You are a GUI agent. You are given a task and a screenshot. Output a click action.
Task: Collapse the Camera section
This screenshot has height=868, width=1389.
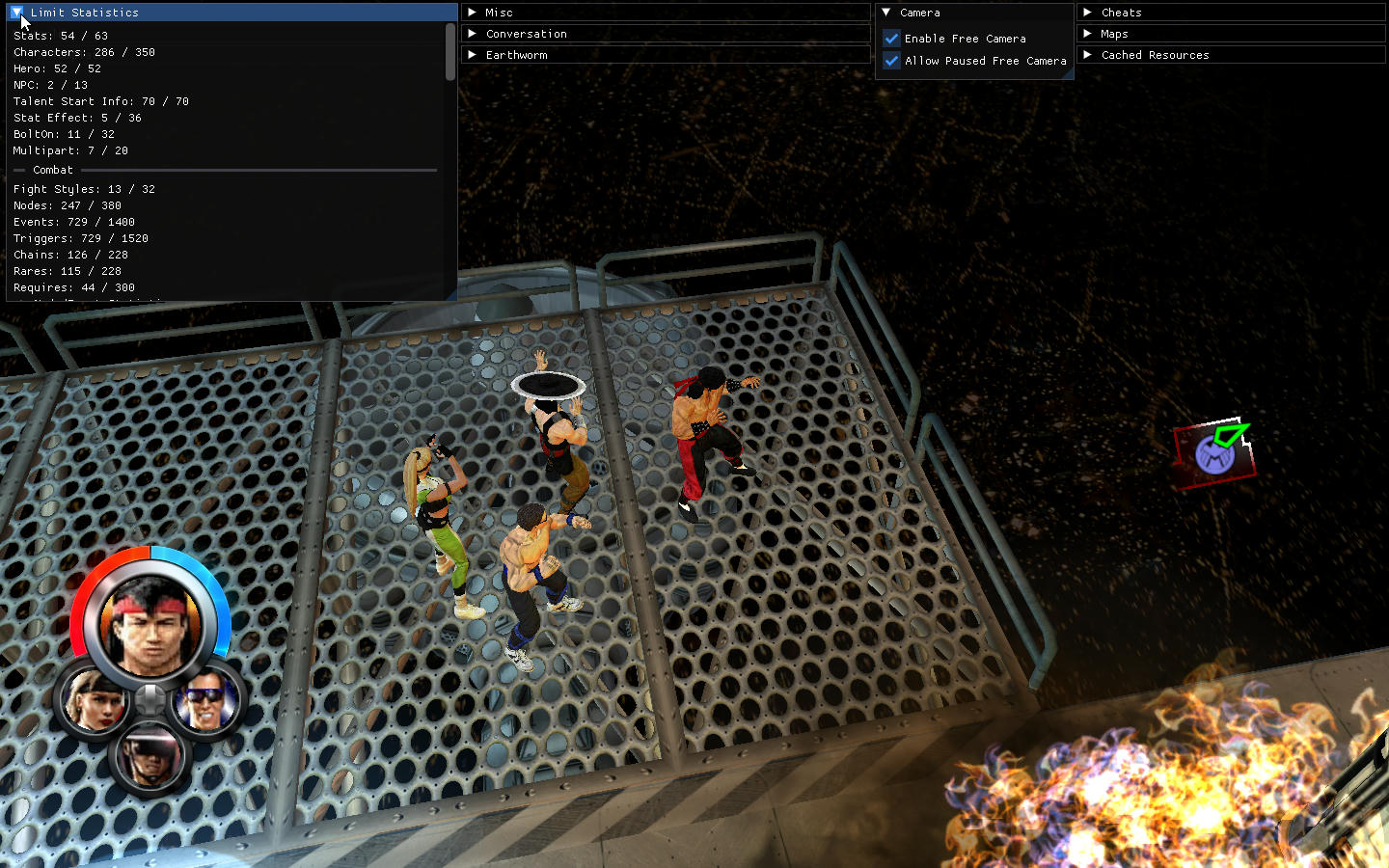click(x=886, y=13)
